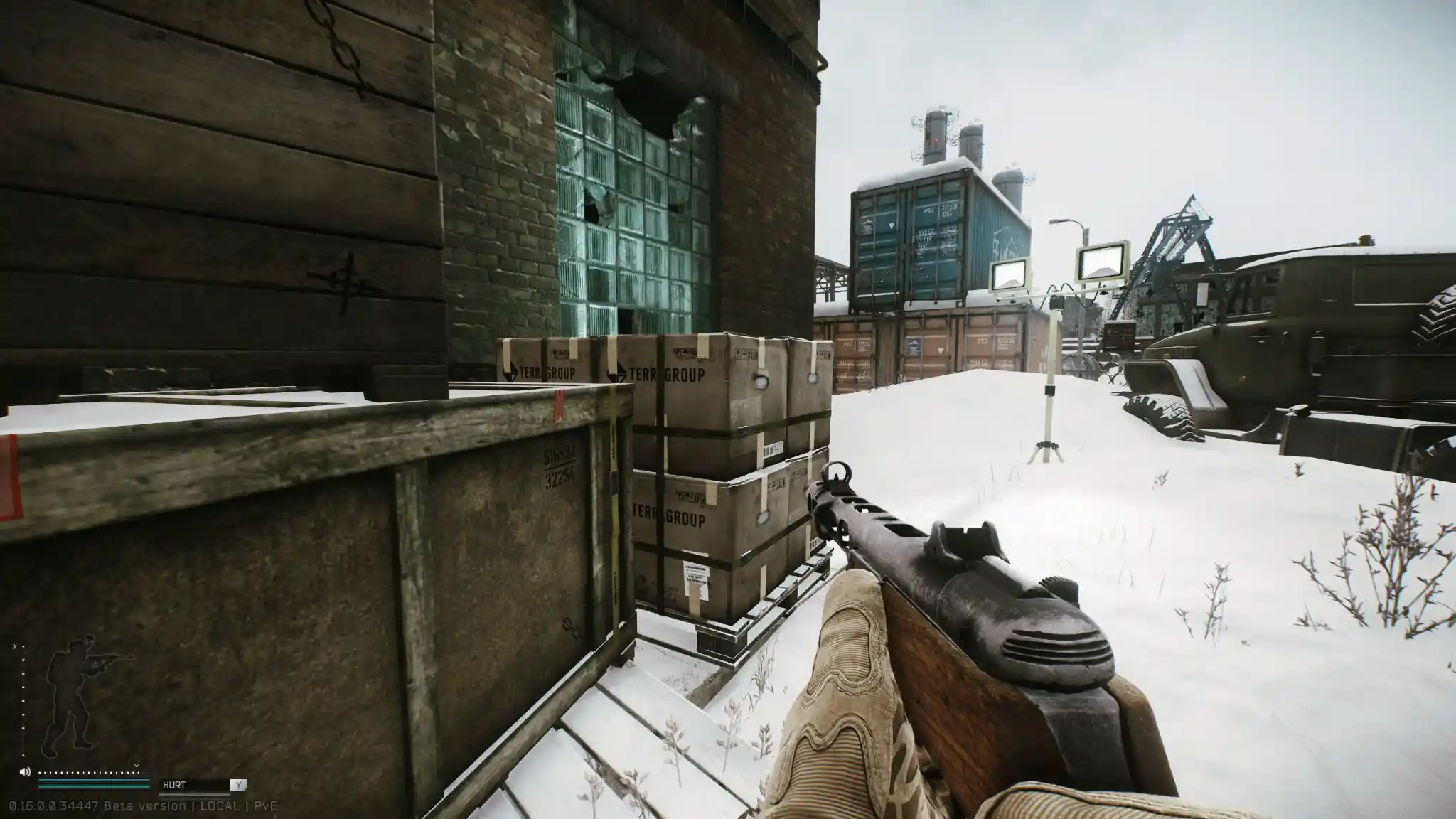Toggle the right floodlight panel
This screenshot has height=819, width=1456.
coord(1101,262)
